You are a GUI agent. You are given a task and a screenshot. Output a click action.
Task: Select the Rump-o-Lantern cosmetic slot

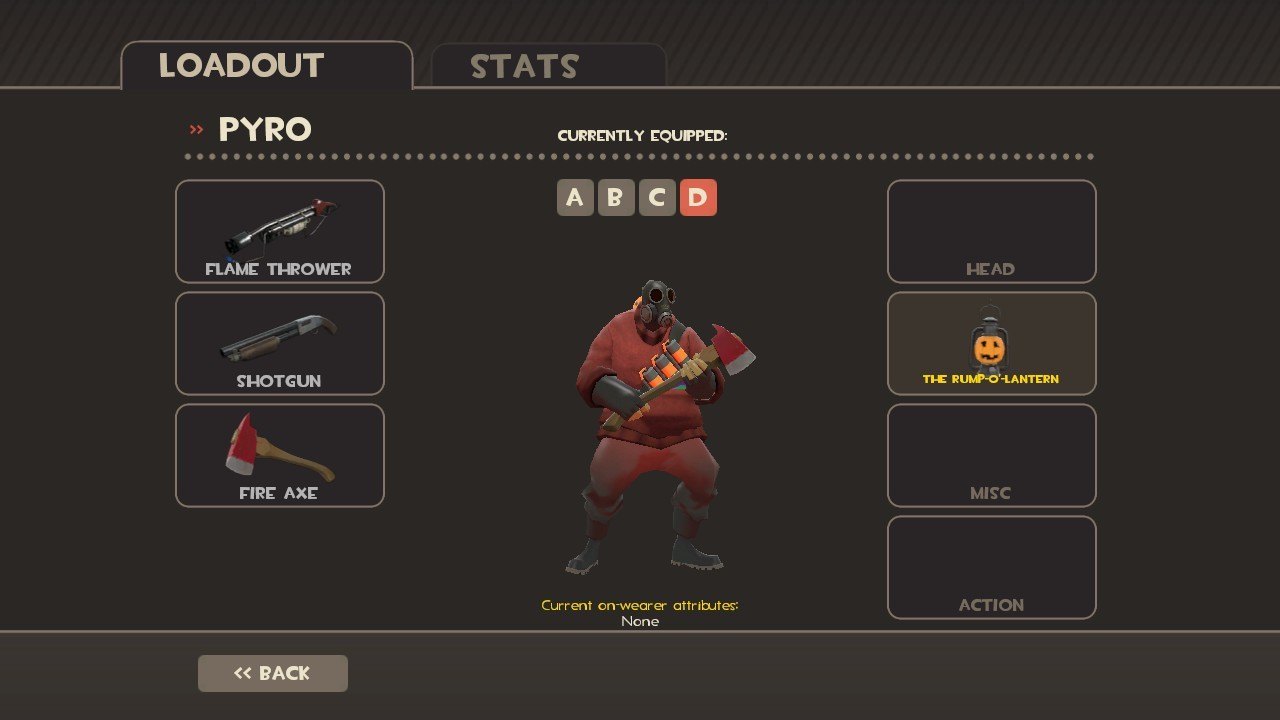(x=991, y=344)
